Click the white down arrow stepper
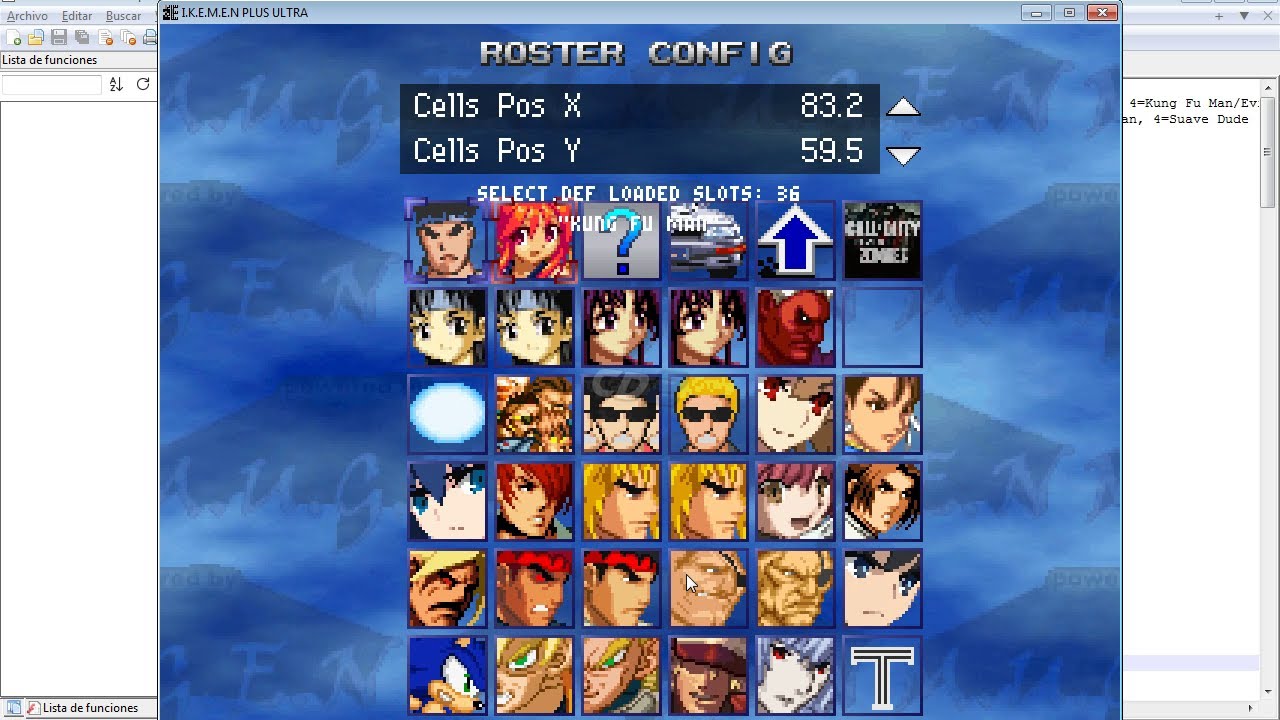The width and height of the screenshot is (1280, 720). point(903,155)
